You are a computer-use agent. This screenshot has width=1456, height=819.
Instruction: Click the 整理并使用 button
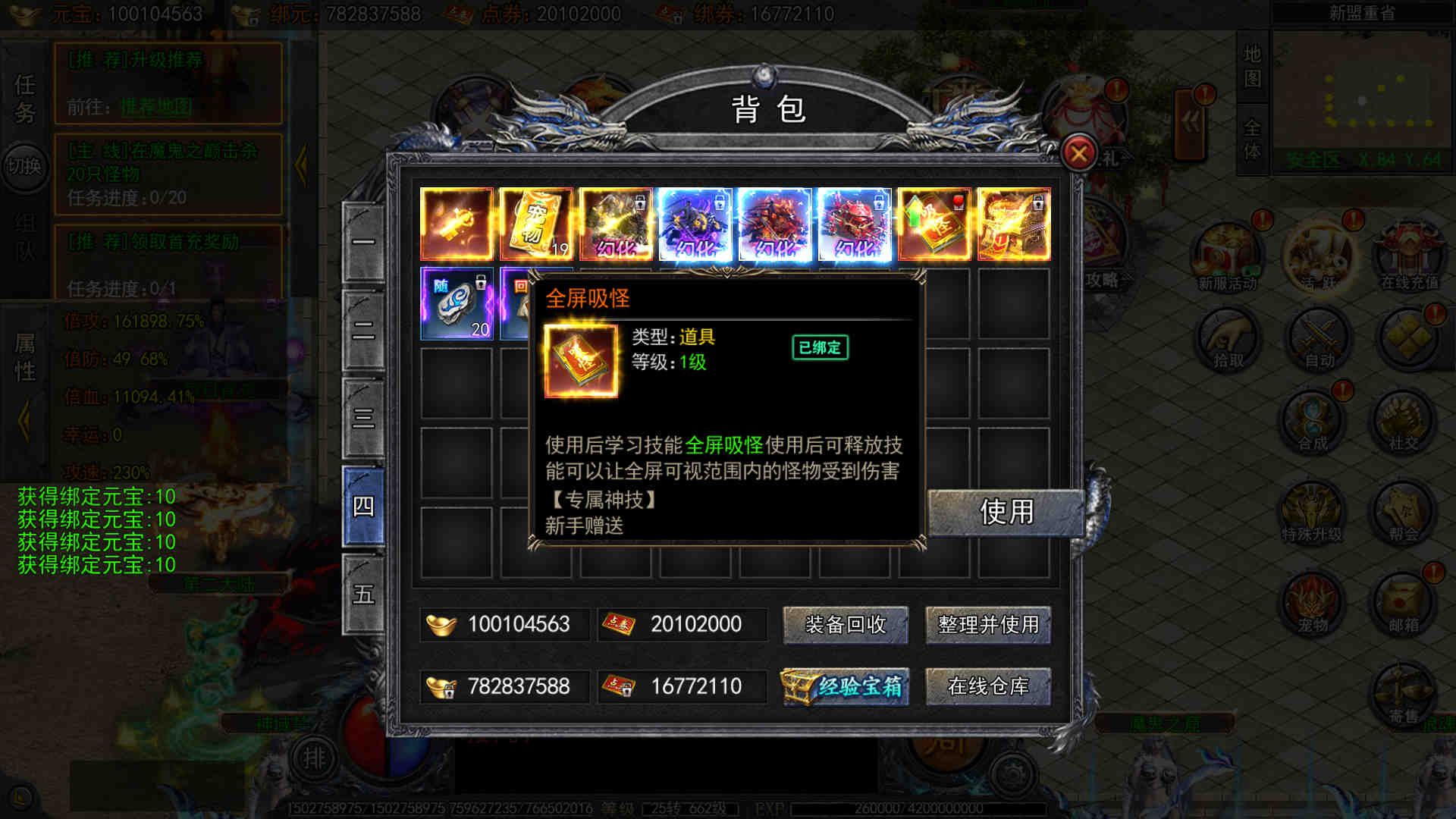pos(988,625)
